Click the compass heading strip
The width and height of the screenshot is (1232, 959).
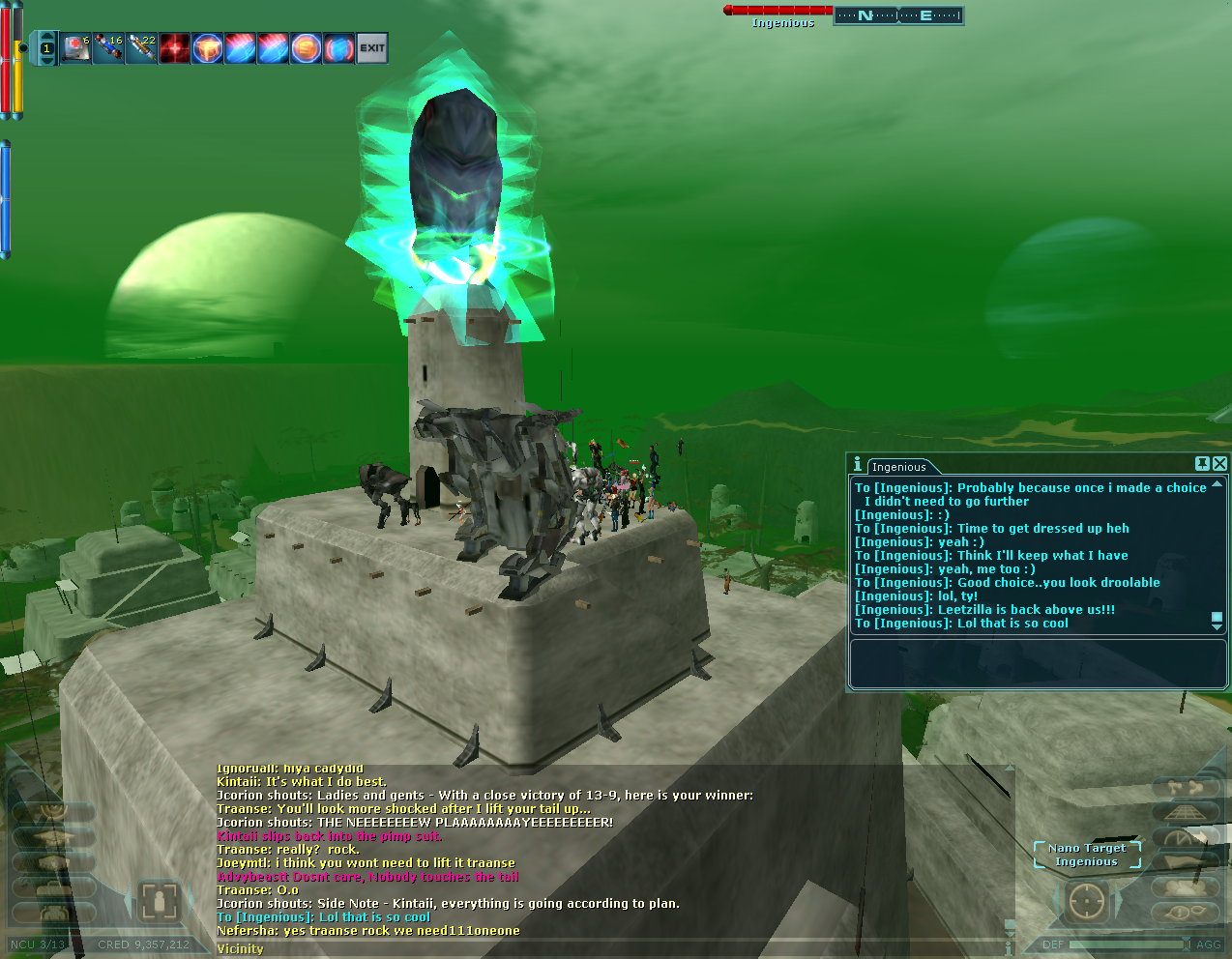(x=898, y=15)
